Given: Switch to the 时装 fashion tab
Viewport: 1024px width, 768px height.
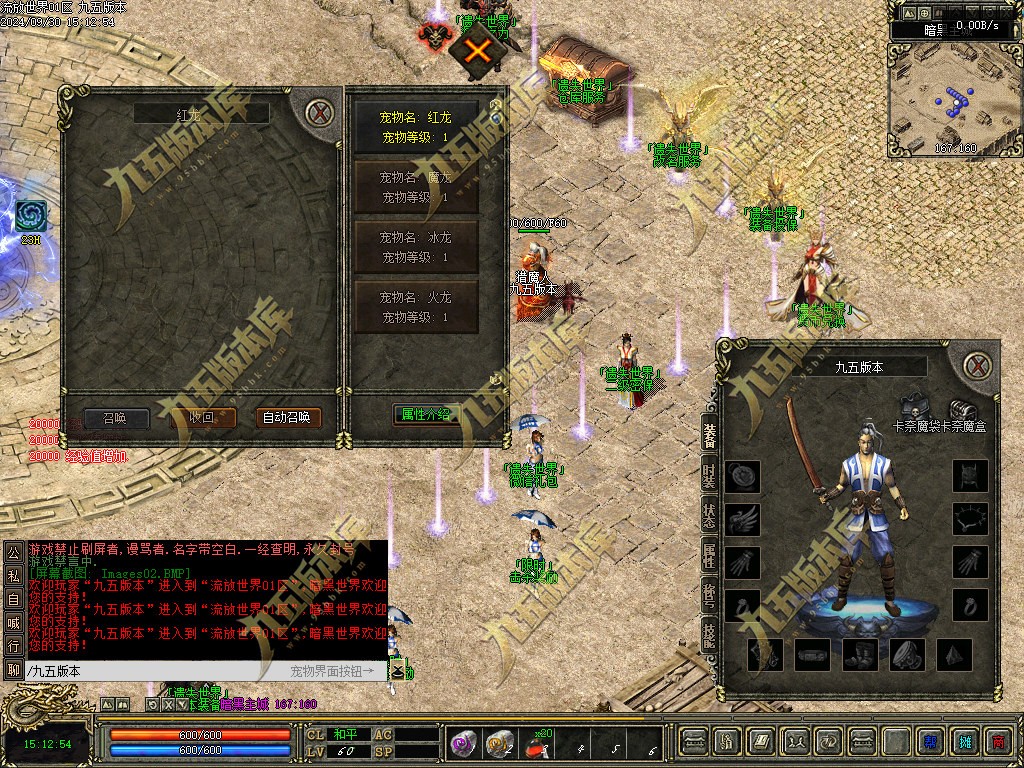Looking at the screenshot, I should pyautogui.click(x=709, y=476).
